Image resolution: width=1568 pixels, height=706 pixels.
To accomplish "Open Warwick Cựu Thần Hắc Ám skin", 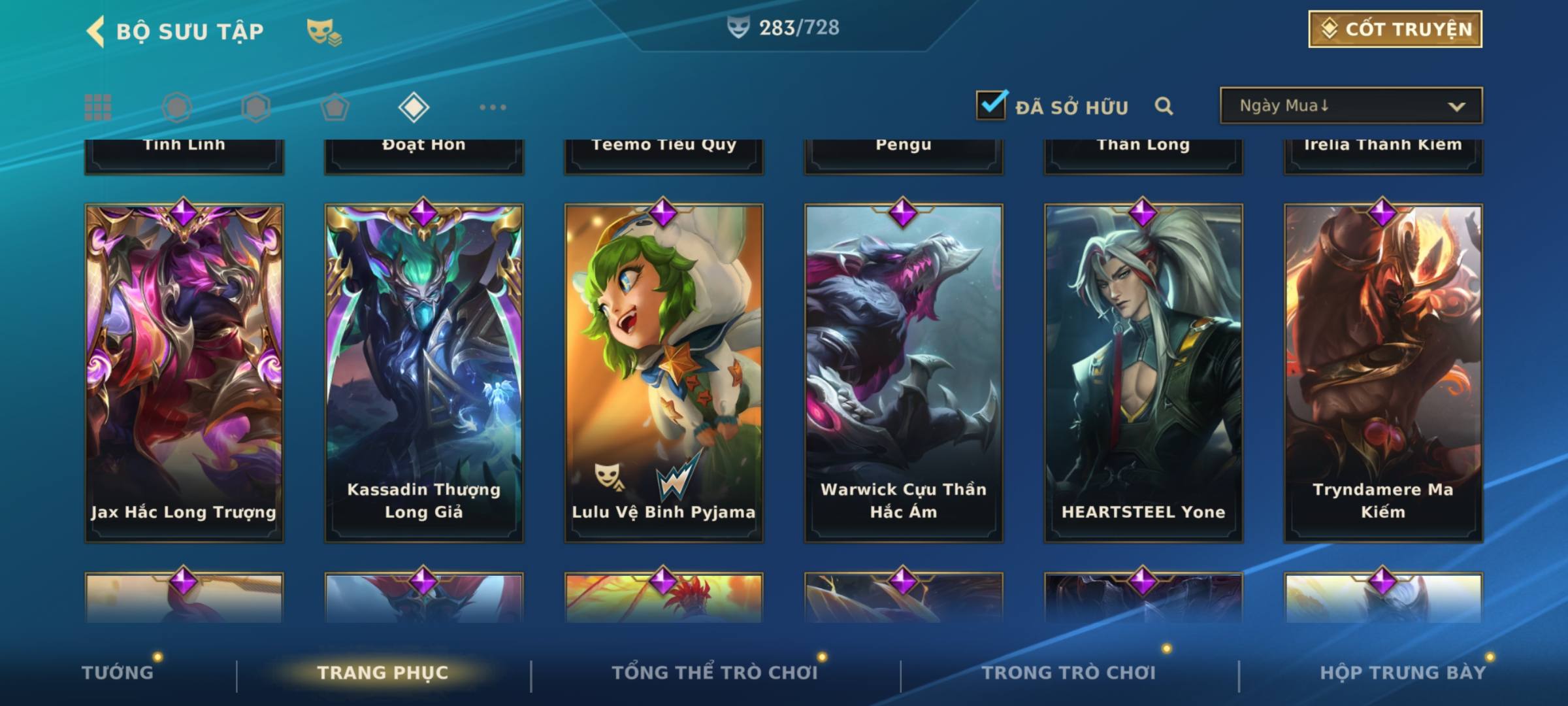I will point(904,373).
